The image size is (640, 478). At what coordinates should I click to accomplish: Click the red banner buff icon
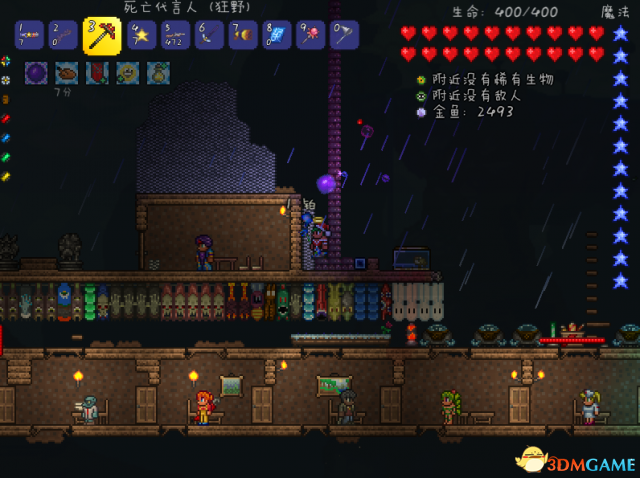click(x=97, y=72)
